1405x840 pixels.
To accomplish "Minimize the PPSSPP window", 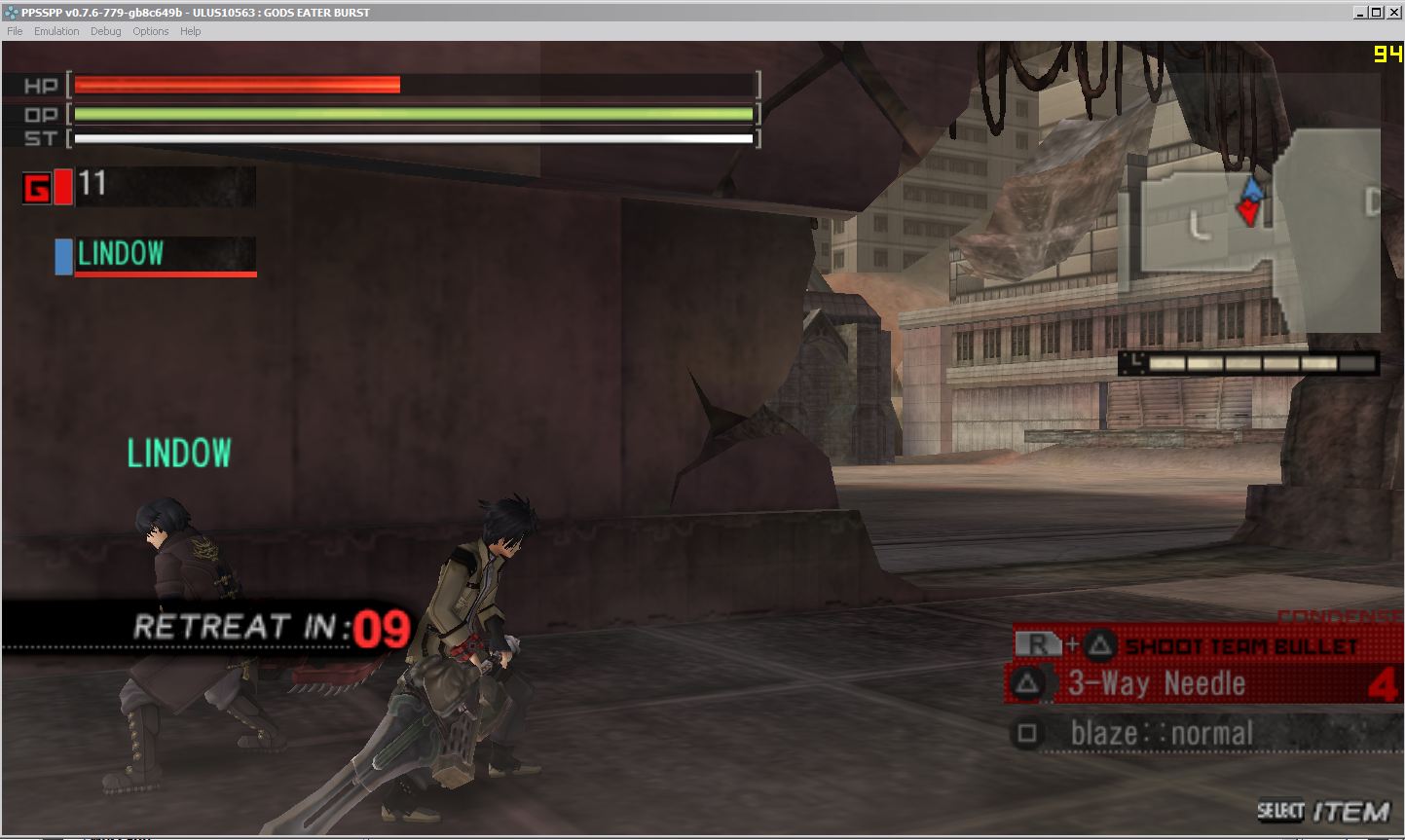I will coord(1359,13).
